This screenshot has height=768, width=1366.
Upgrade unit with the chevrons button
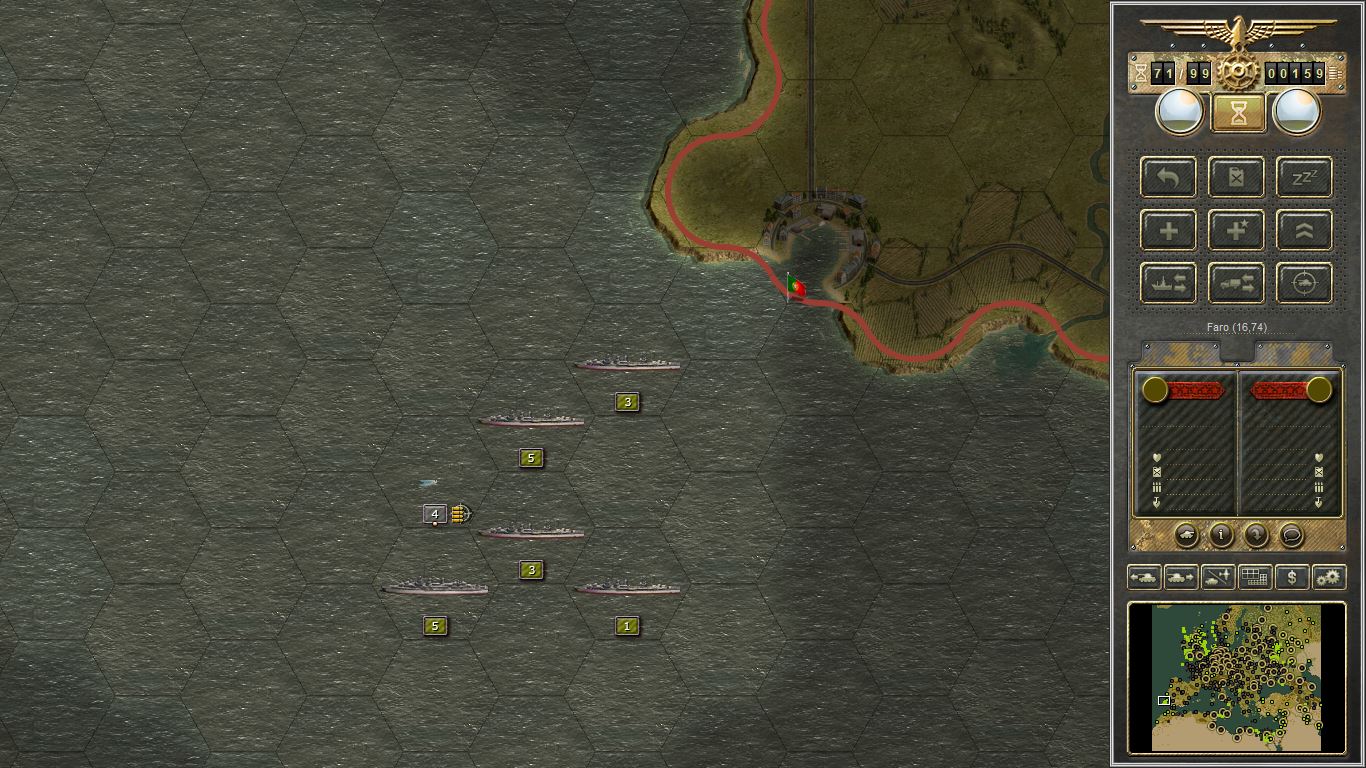pos(1305,231)
